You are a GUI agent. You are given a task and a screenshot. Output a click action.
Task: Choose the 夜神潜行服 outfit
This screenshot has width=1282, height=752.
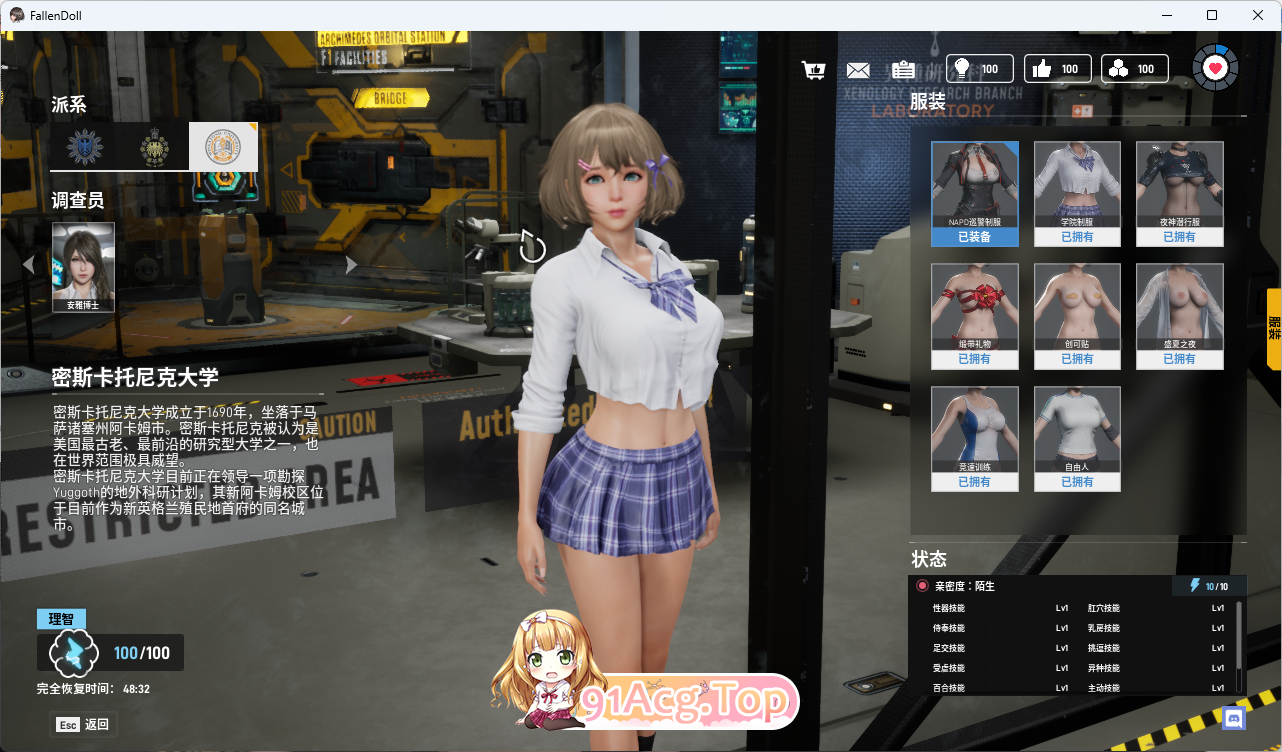pos(1180,193)
